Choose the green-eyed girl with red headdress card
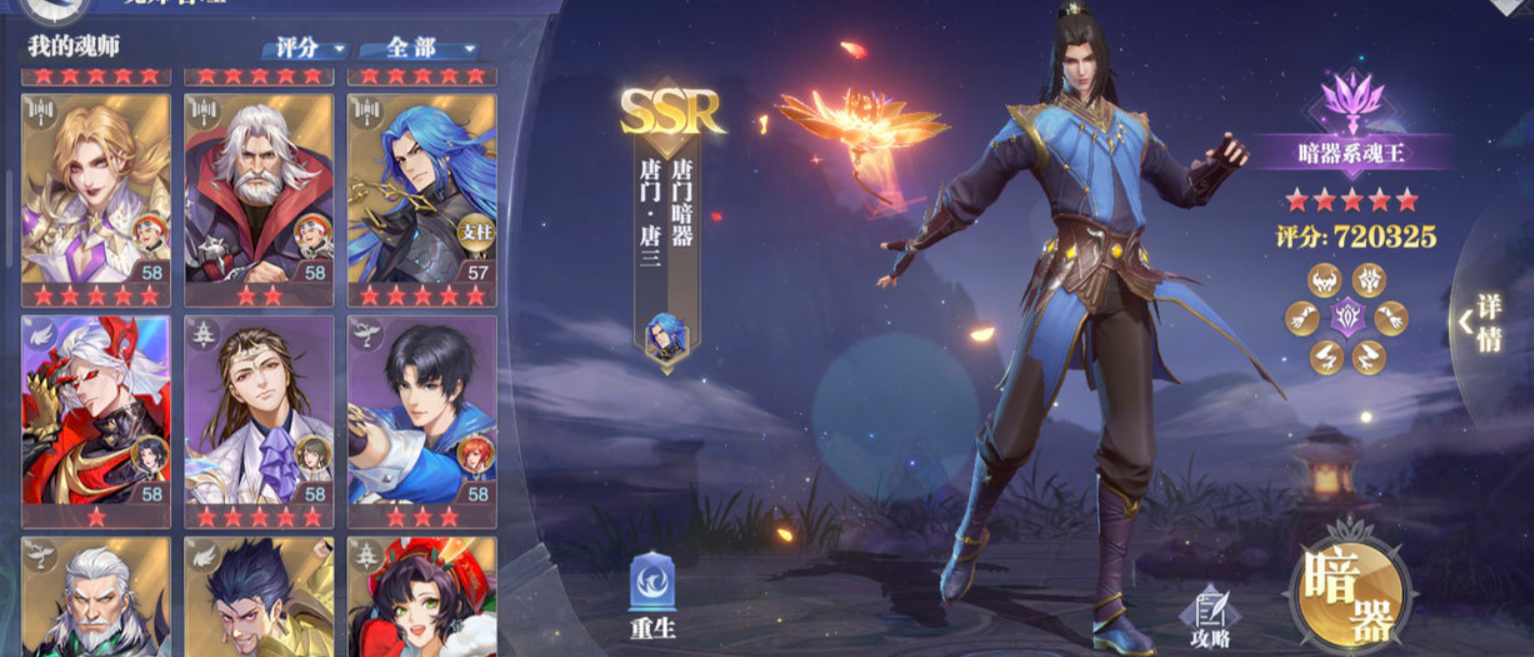The image size is (1534, 657). (421, 597)
